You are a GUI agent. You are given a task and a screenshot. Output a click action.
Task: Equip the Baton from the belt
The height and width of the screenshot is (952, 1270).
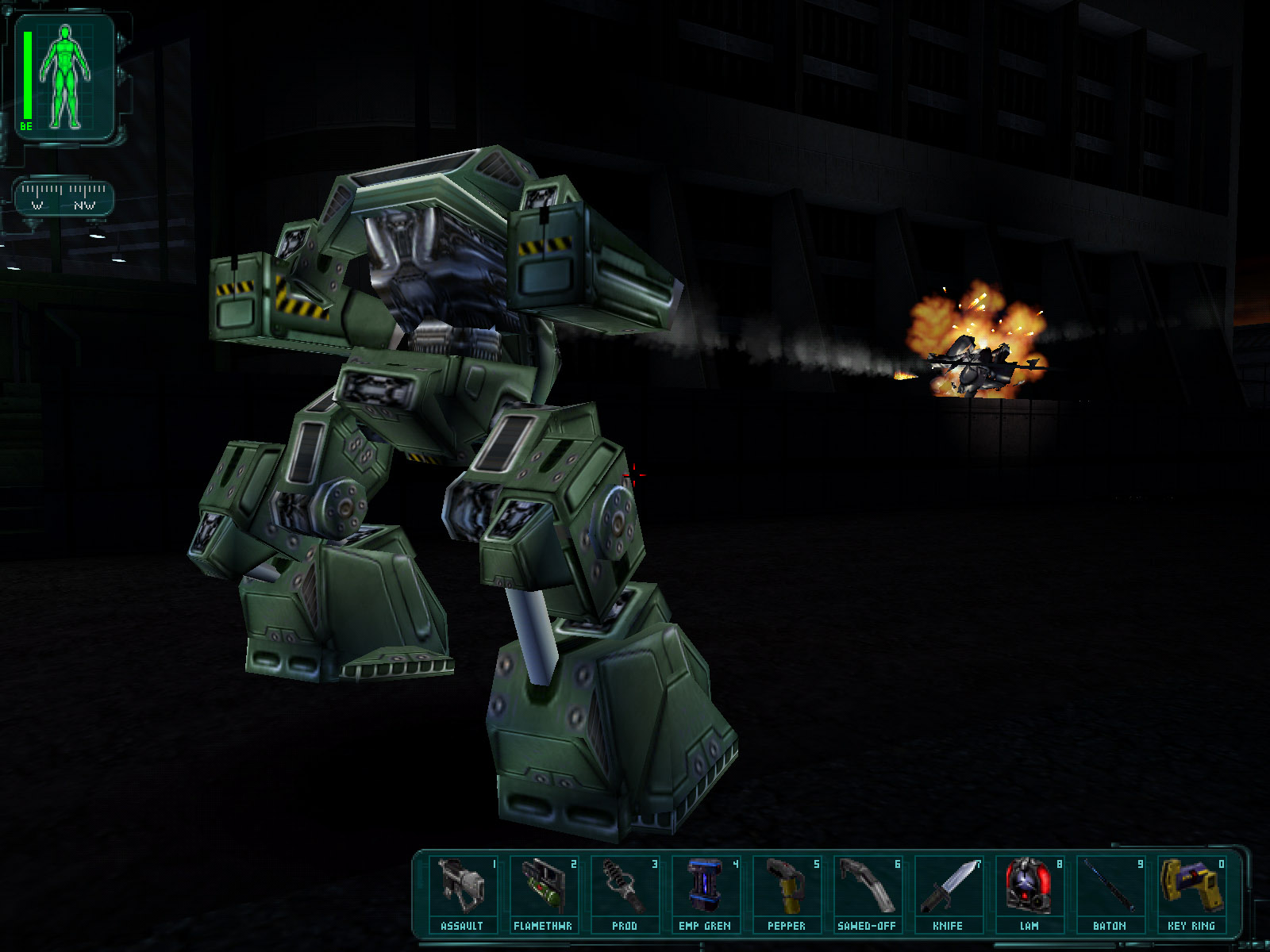point(1110,893)
